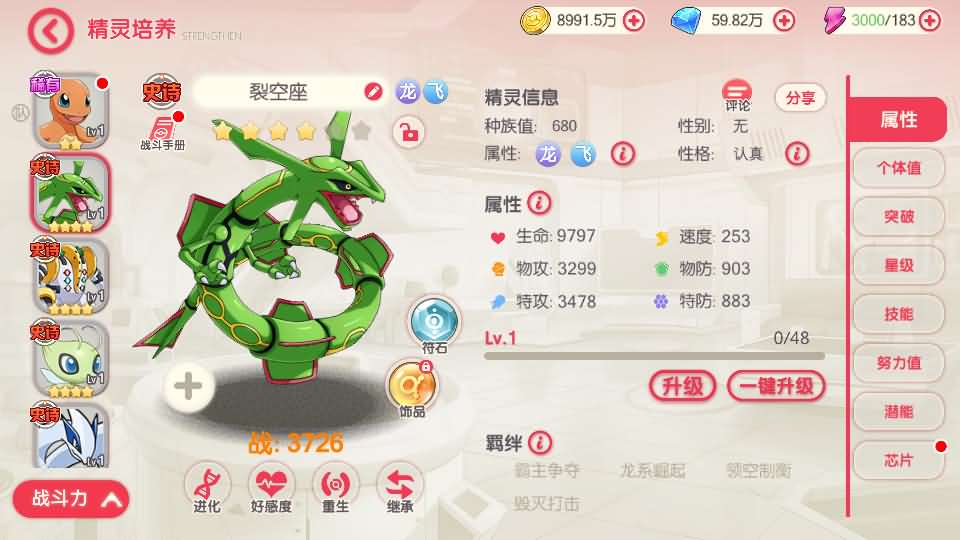Activate the 一键升级 one-click upgrade button
This screenshot has width=960, height=540.
(x=776, y=386)
